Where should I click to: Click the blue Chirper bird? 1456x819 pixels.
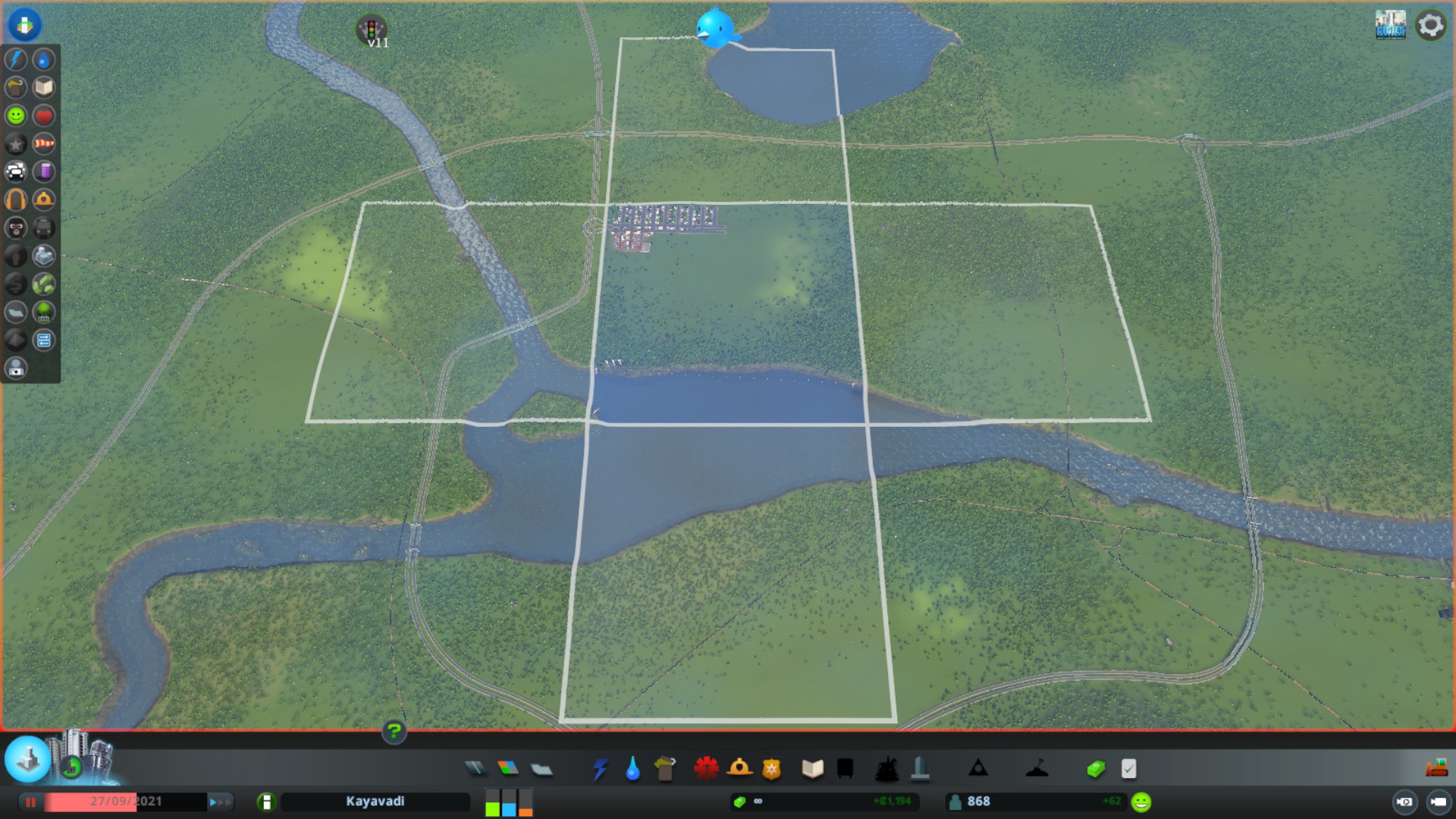[x=714, y=29]
